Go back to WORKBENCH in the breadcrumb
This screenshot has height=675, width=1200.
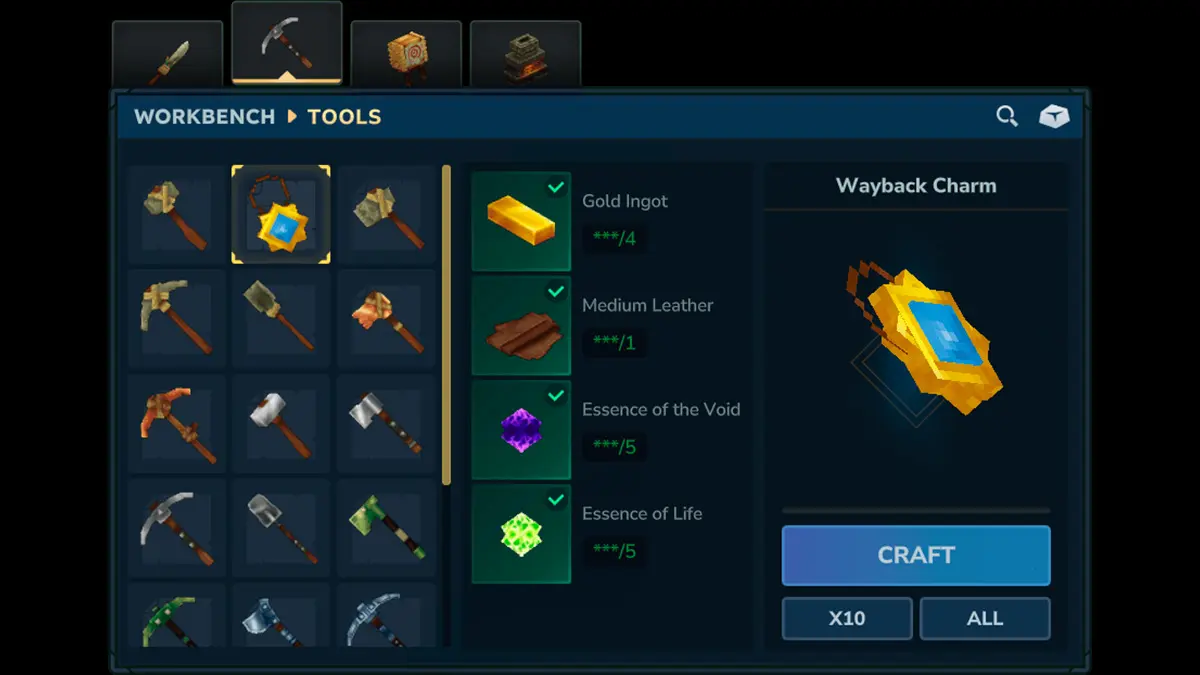pyautogui.click(x=204, y=117)
